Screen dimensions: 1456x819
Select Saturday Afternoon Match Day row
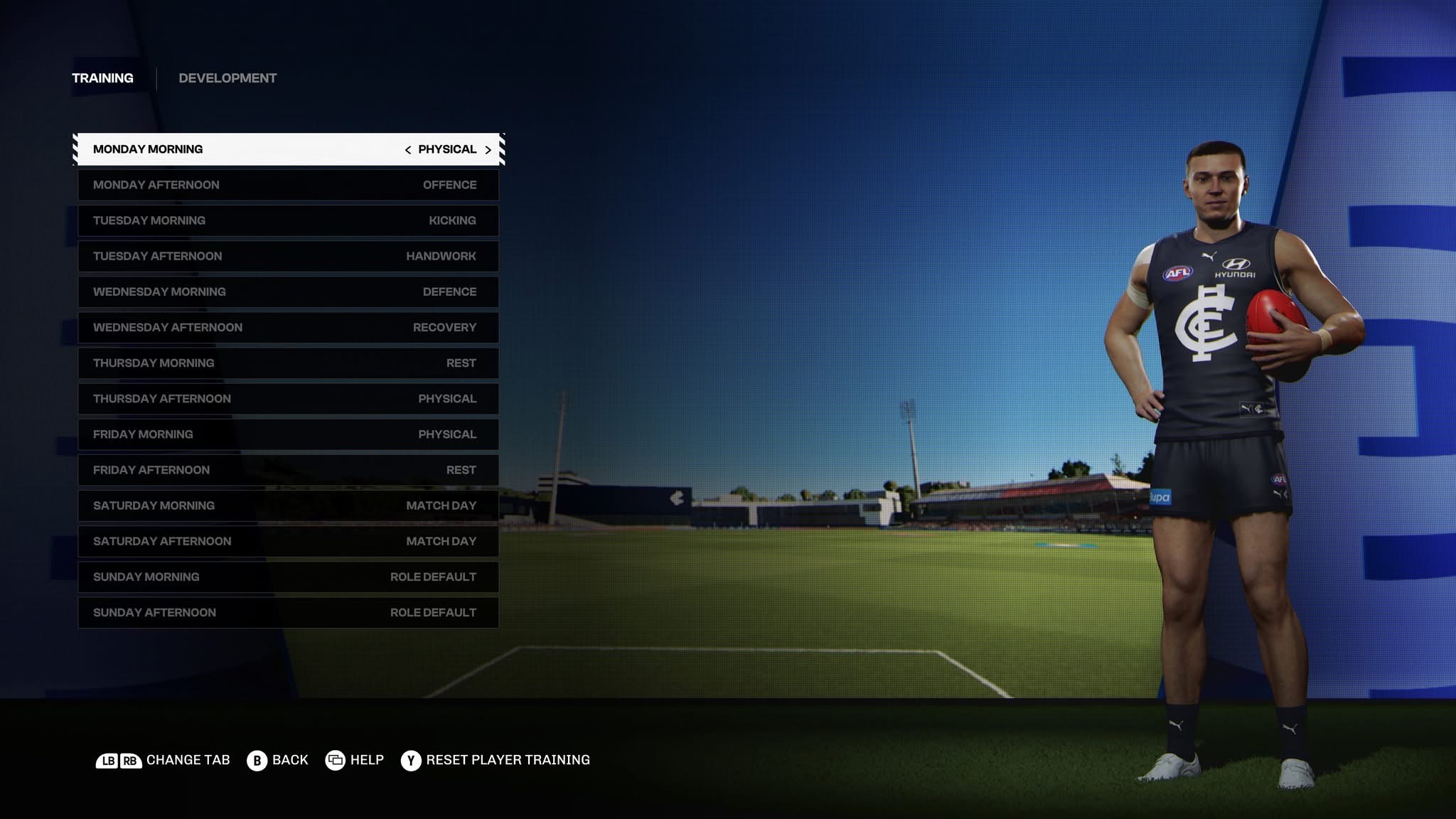[288, 541]
